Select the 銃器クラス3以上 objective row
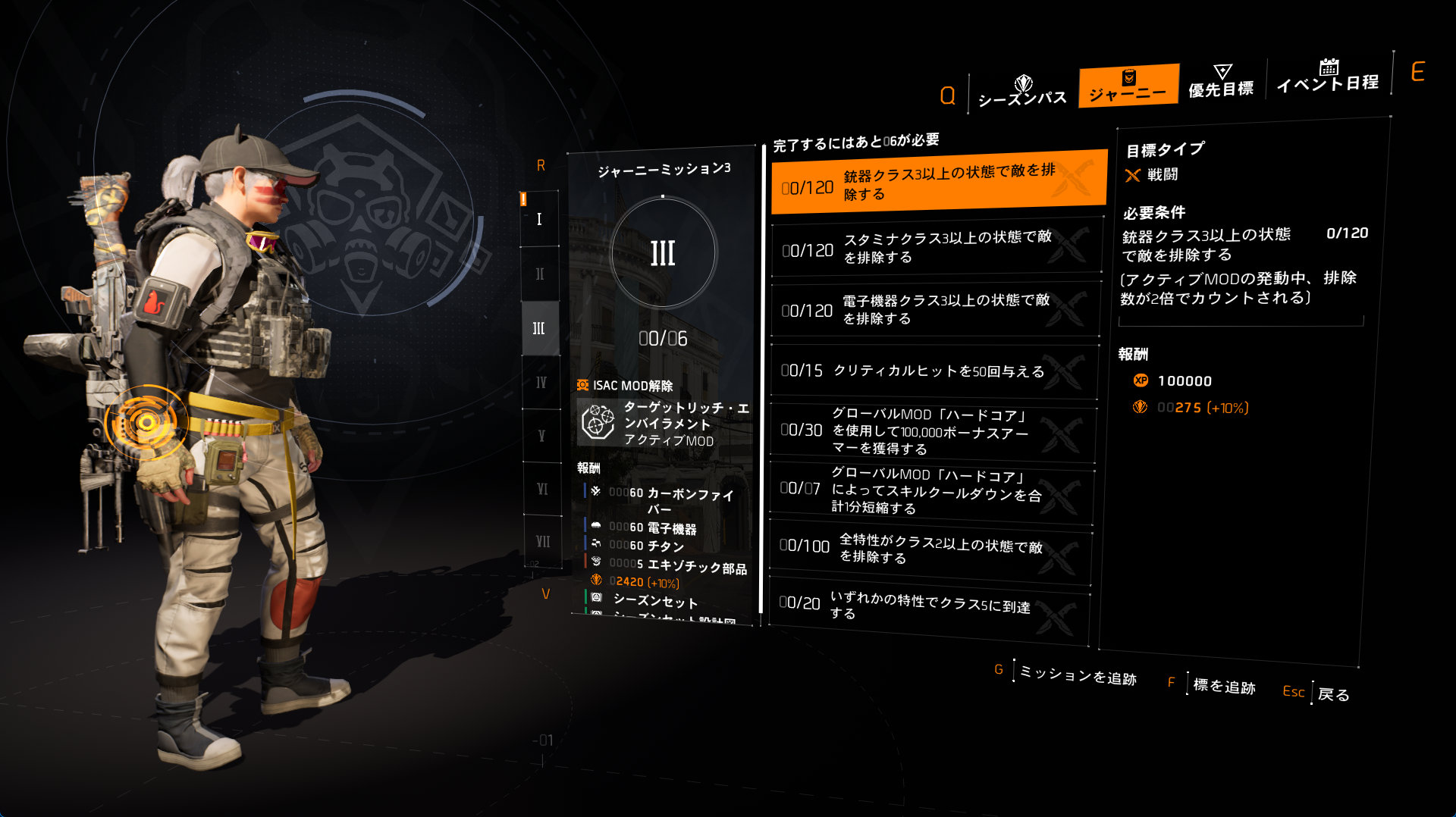Image resolution: width=1456 pixels, height=817 pixels. [939, 183]
